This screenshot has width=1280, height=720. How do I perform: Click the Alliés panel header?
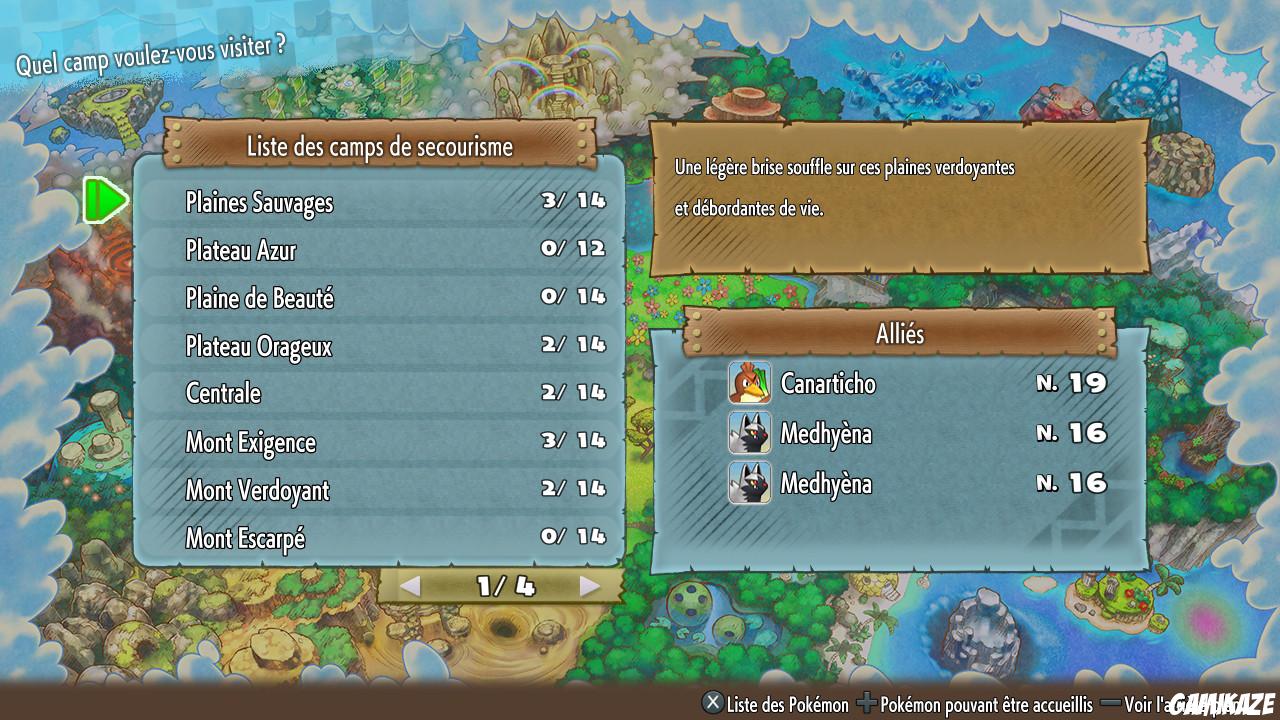(898, 334)
